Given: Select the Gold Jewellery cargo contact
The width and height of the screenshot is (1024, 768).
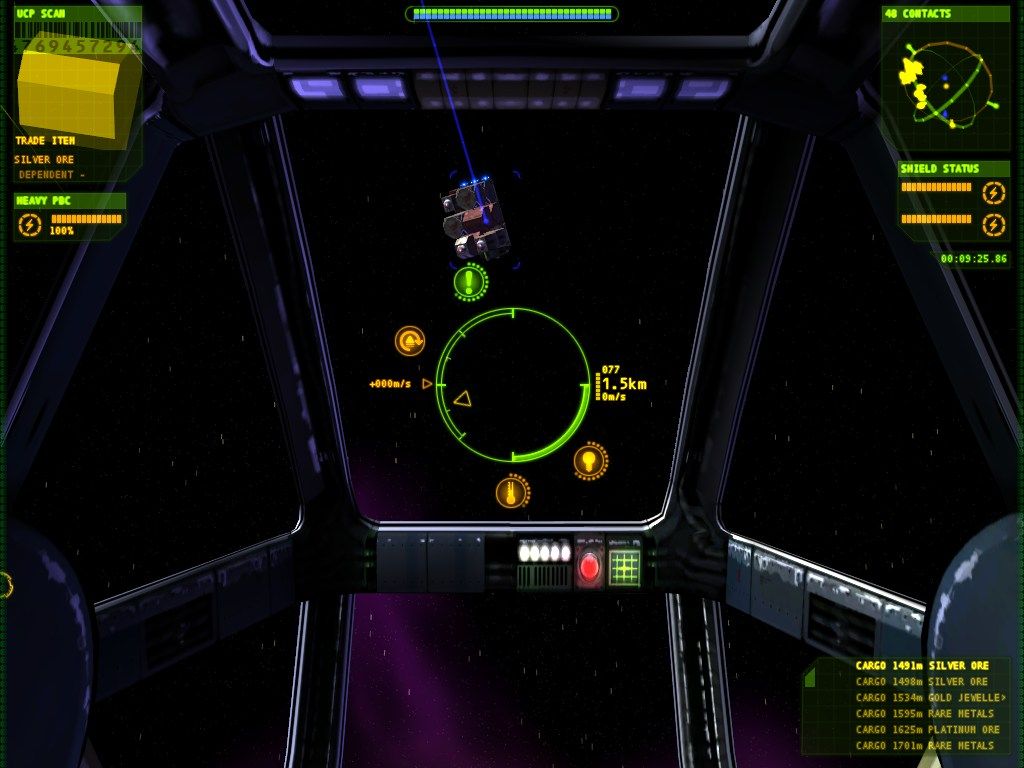Looking at the screenshot, I should (921, 698).
